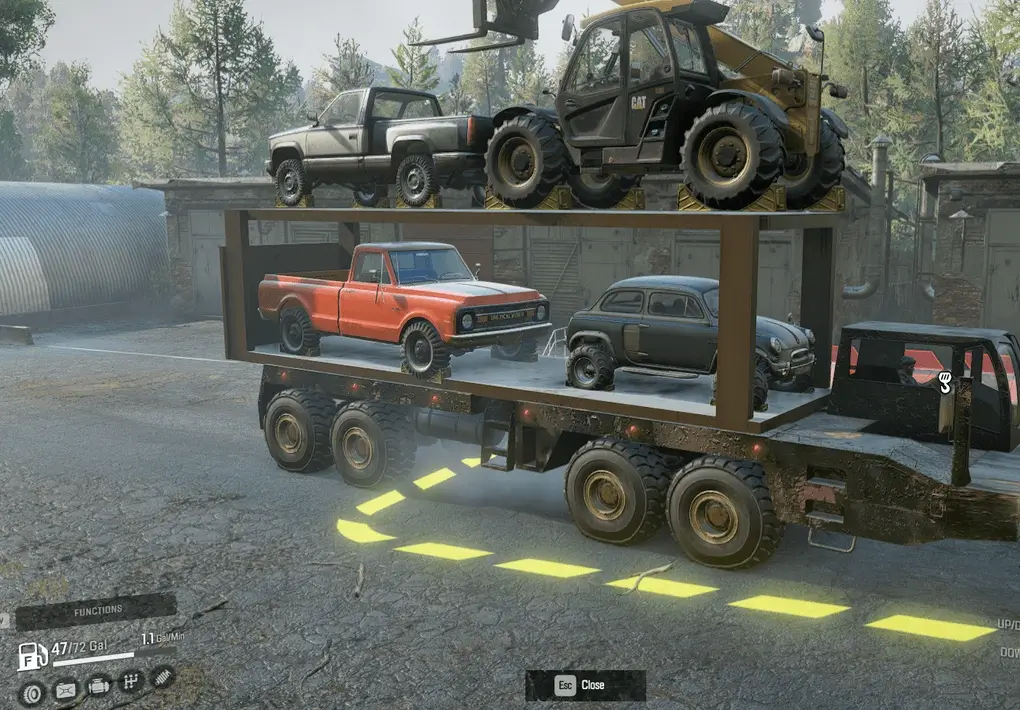
Task: Close the current view with the Close button
Action: point(585,685)
